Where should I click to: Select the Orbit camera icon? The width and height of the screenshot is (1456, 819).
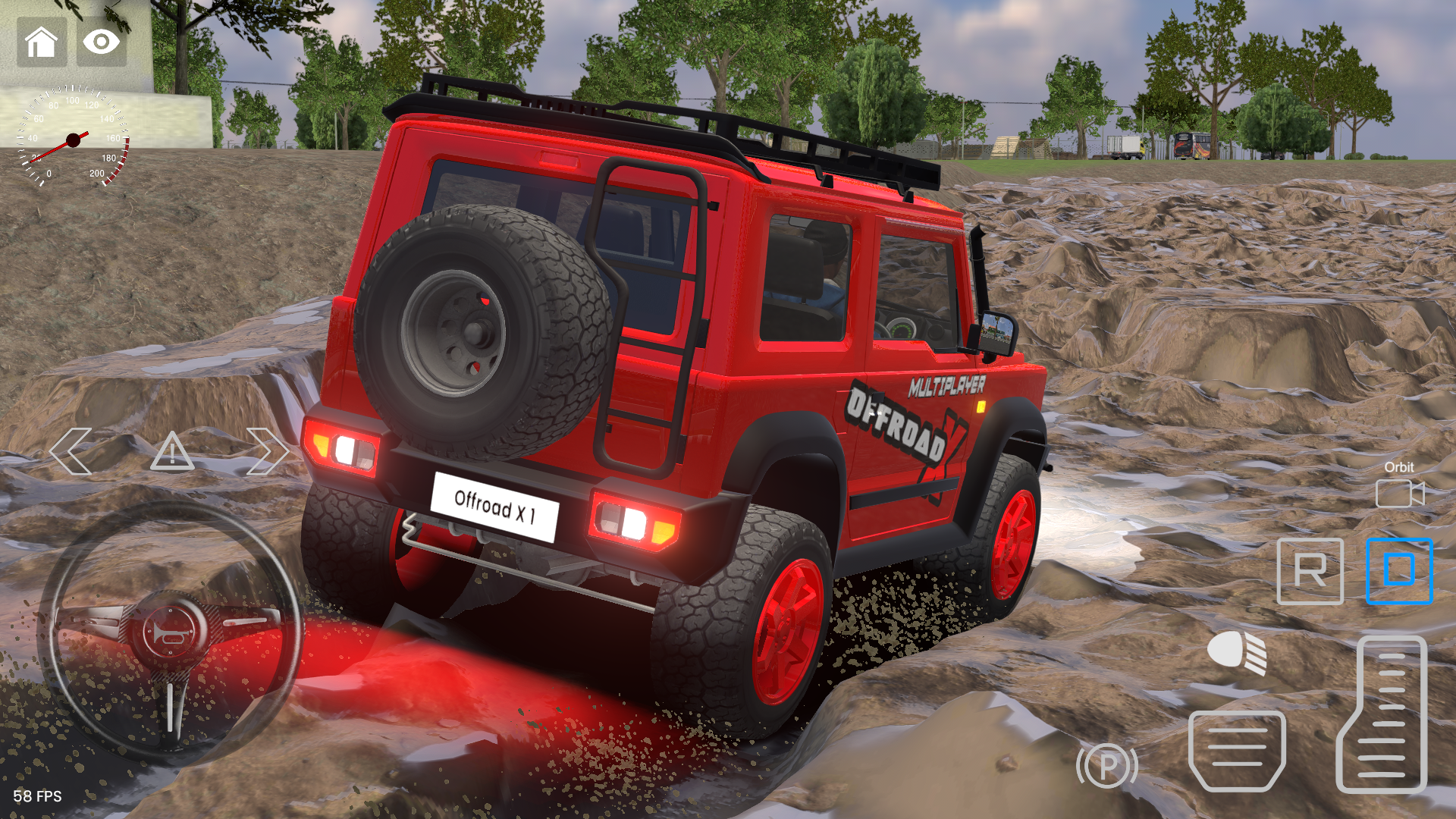(x=1399, y=493)
